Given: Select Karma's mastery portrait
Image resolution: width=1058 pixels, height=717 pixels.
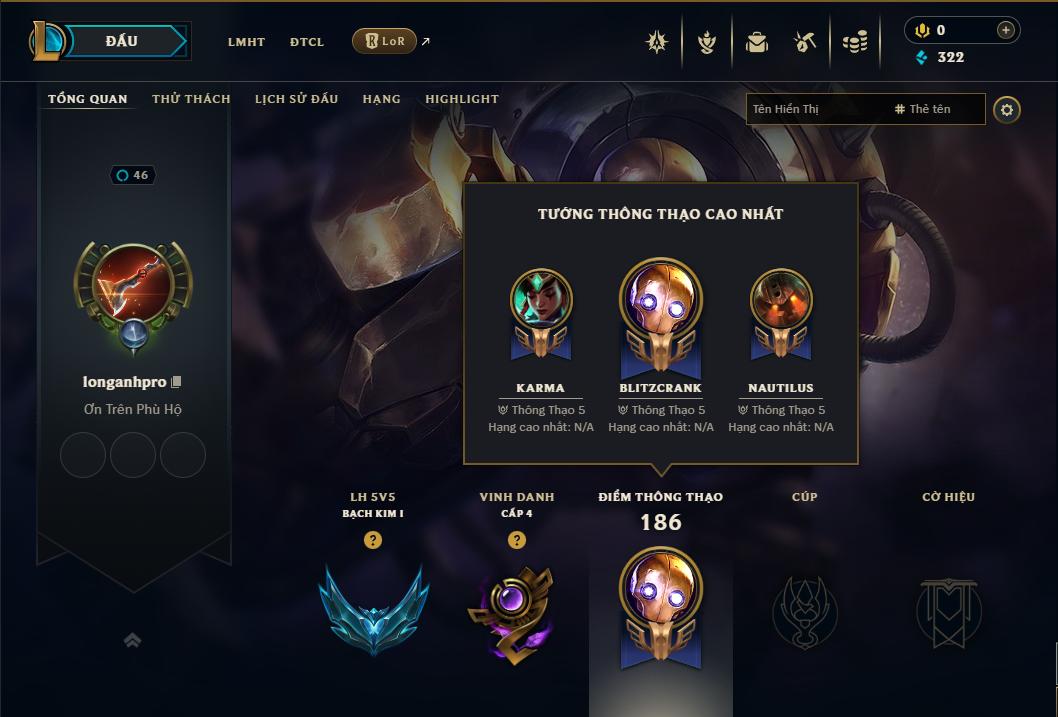Looking at the screenshot, I should [541, 300].
